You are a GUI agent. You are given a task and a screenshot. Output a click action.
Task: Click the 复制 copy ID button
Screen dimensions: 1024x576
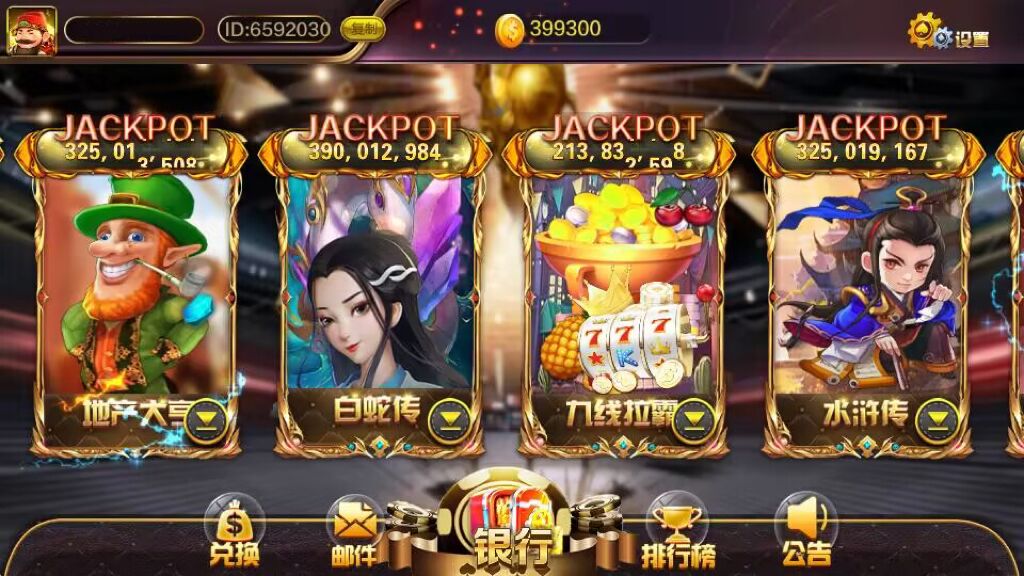click(362, 29)
